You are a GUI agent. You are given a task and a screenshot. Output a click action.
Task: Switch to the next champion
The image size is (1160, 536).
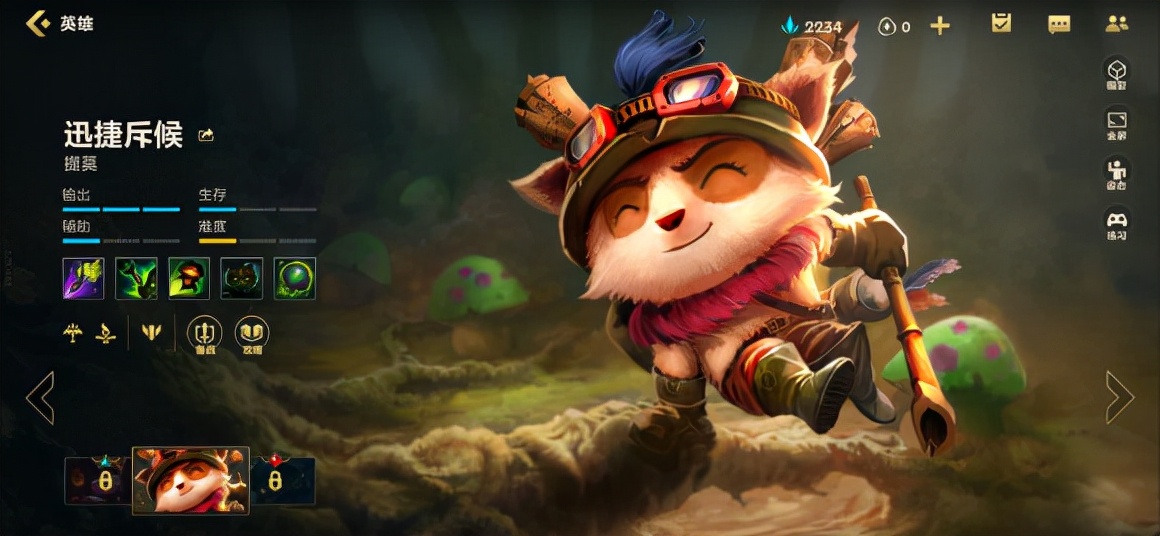click(1120, 397)
